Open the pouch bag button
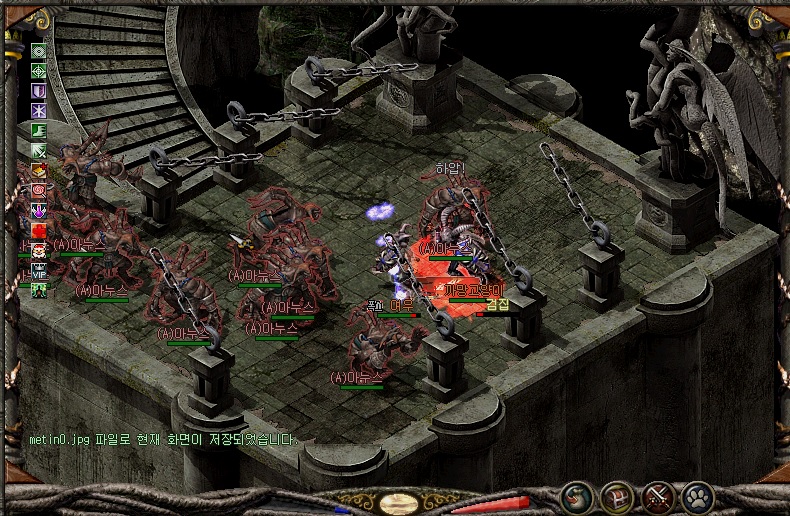This screenshot has height=516, width=790. point(576,495)
